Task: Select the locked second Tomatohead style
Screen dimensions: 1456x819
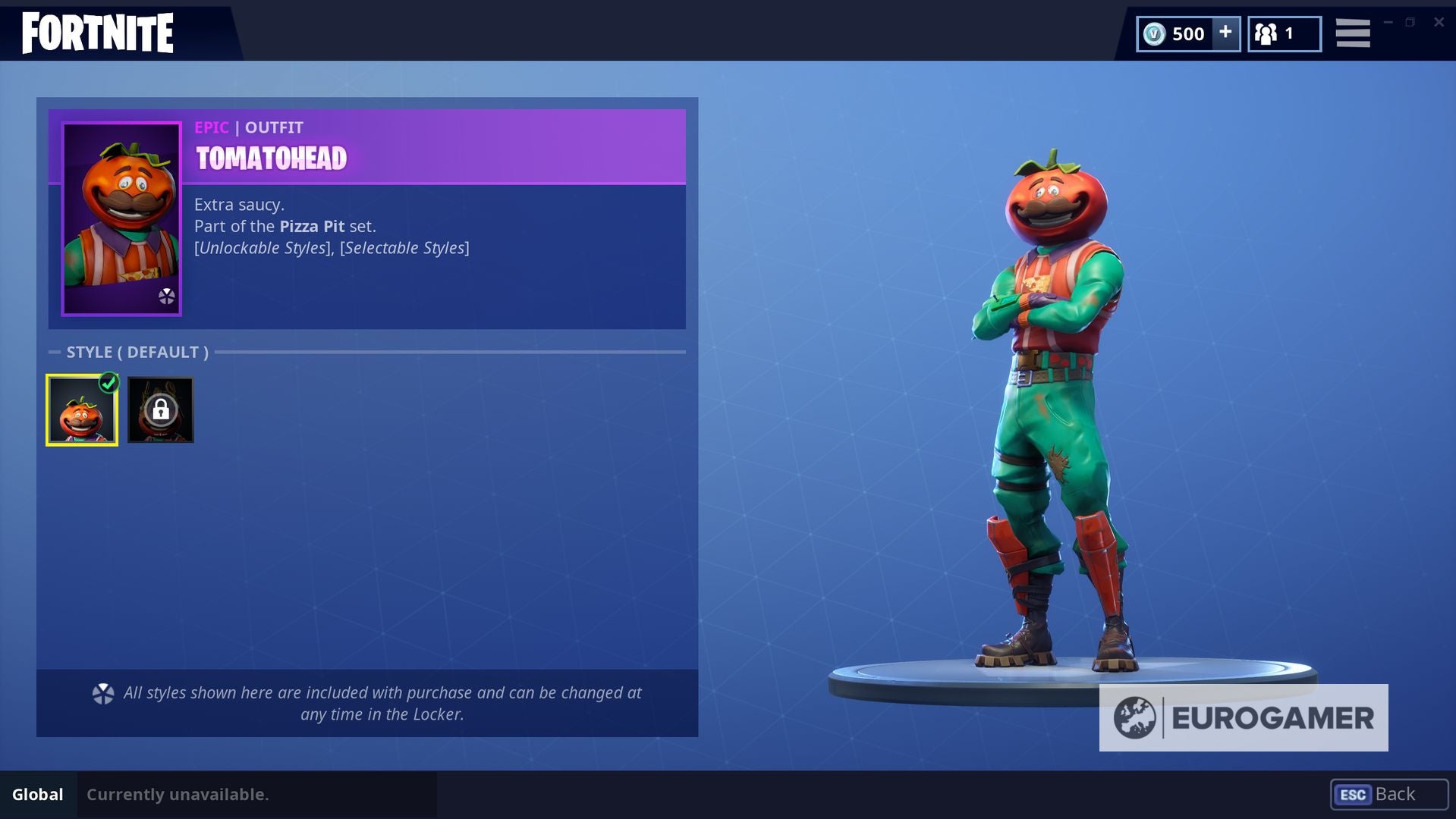Action: coord(160,409)
